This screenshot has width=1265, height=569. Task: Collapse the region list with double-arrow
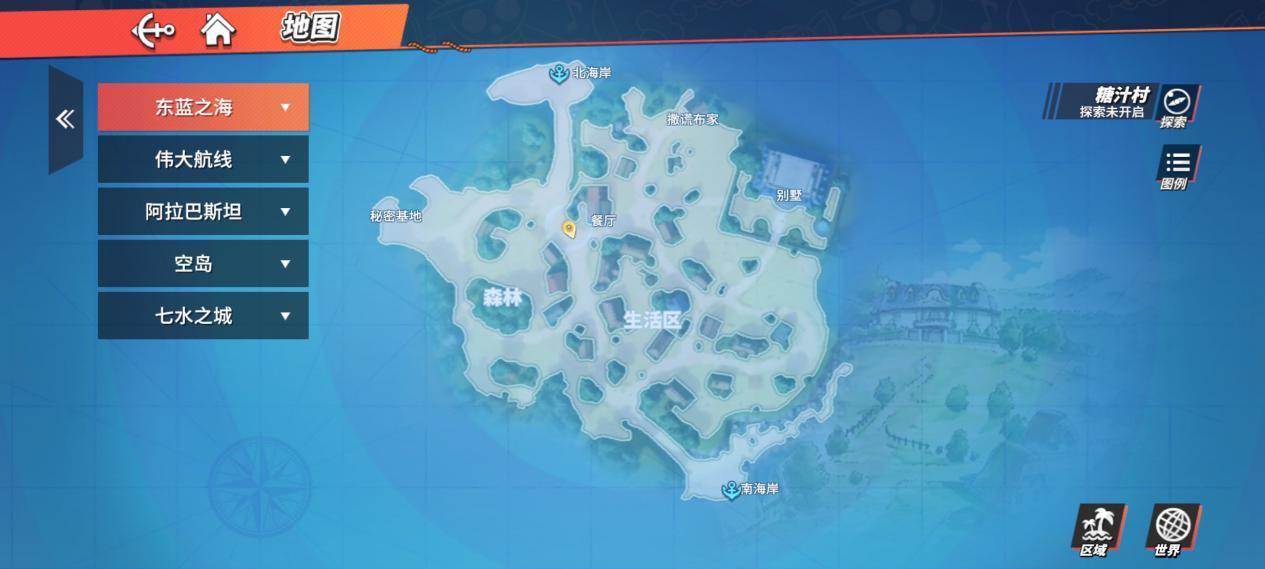tap(65, 120)
